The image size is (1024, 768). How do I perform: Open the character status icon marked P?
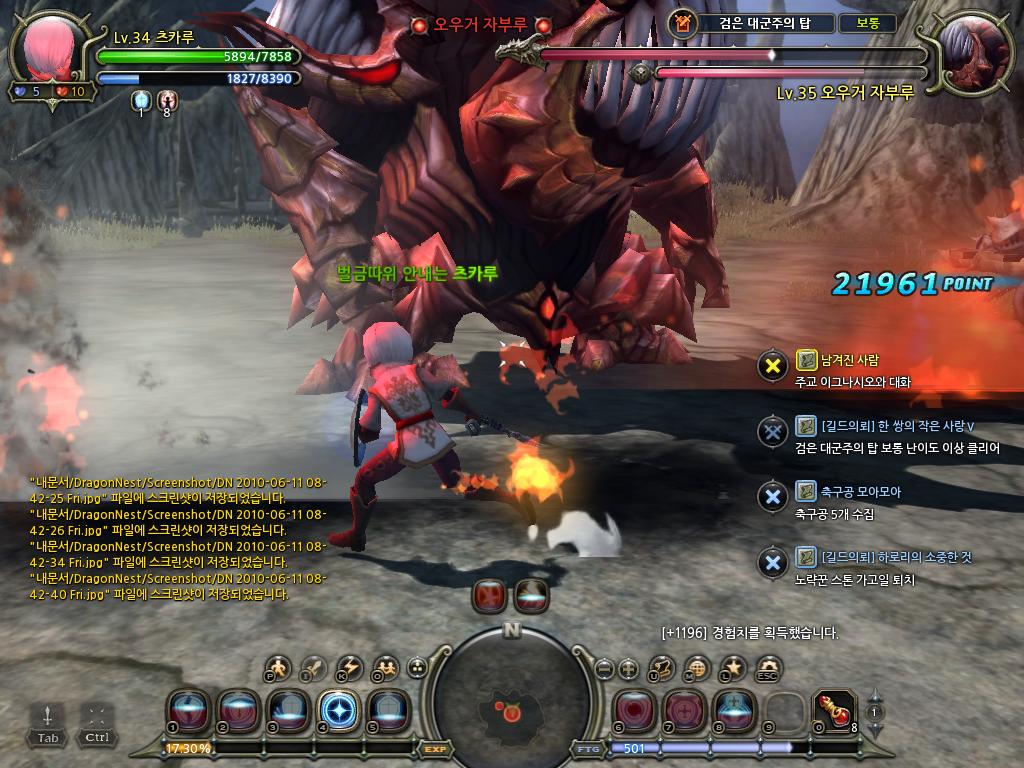278,666
